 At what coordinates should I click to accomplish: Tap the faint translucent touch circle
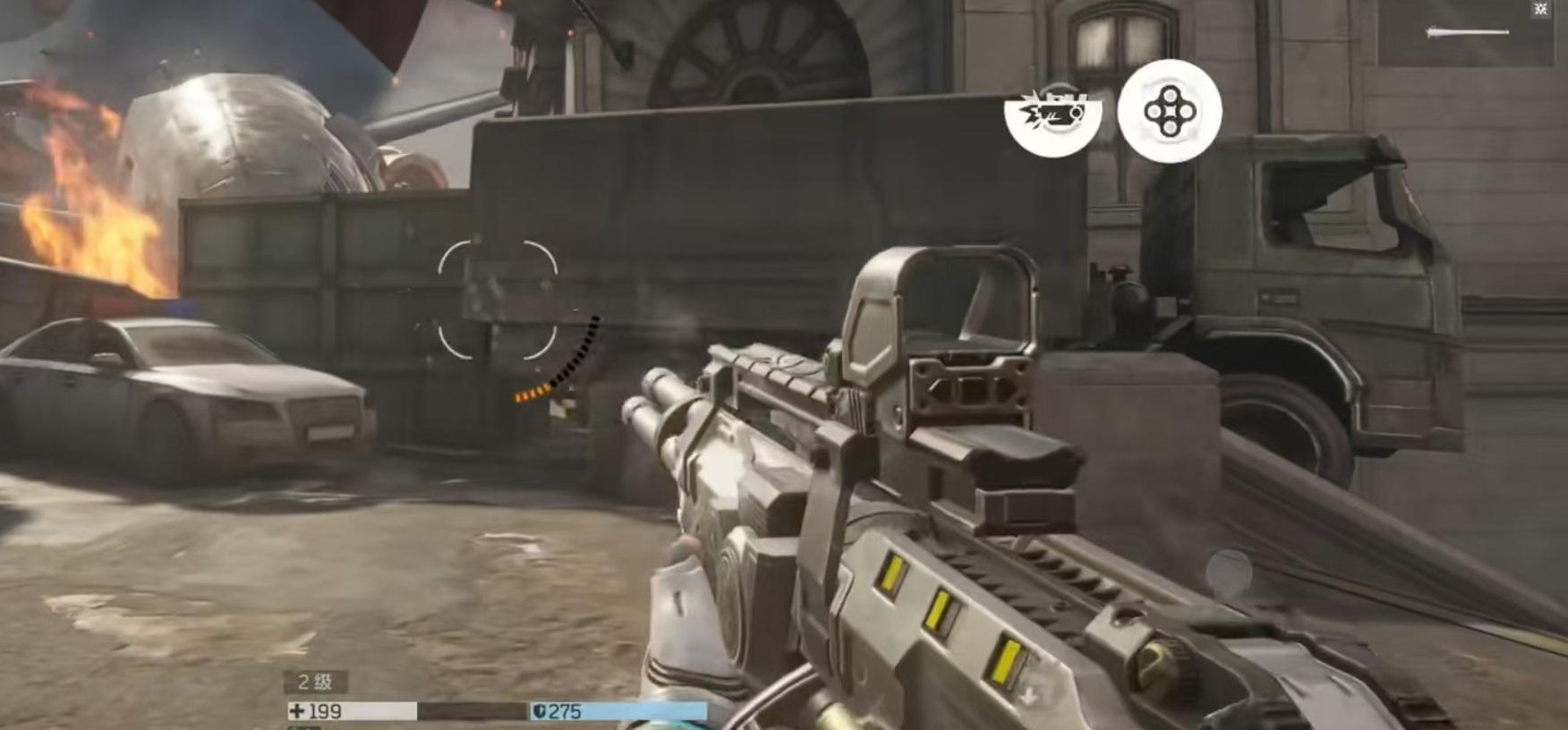pyautogui.click(x=1228, y=573)
